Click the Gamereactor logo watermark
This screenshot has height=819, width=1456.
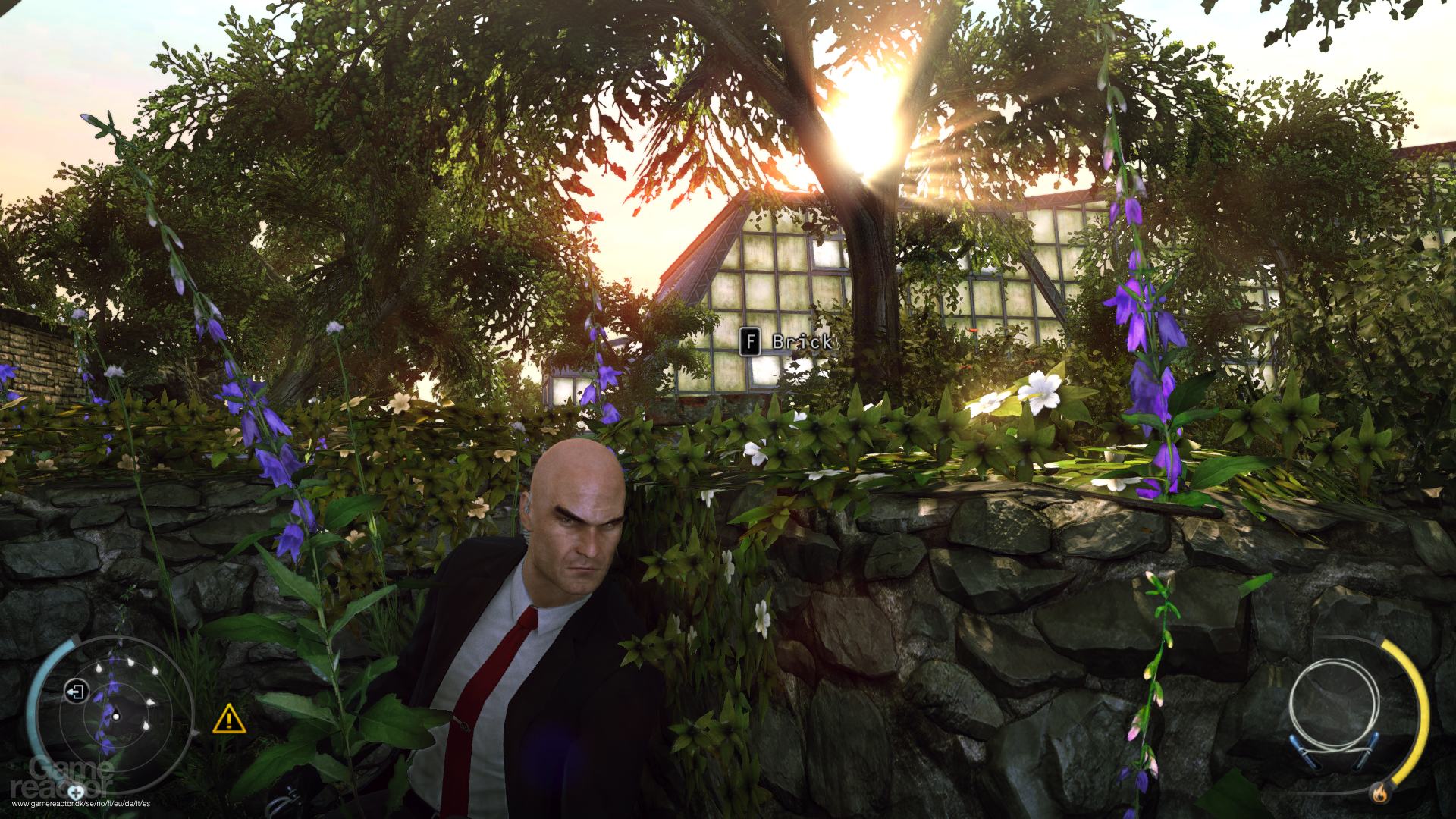pos(64,776)
